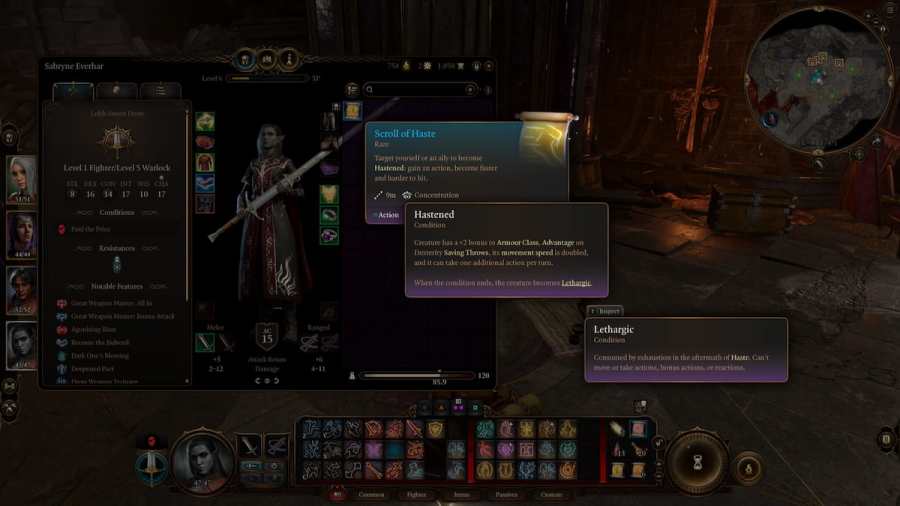Toggle the inventory filter button beside the search
Viewport: 900px width, 506px height.
[x=352, y=90]
